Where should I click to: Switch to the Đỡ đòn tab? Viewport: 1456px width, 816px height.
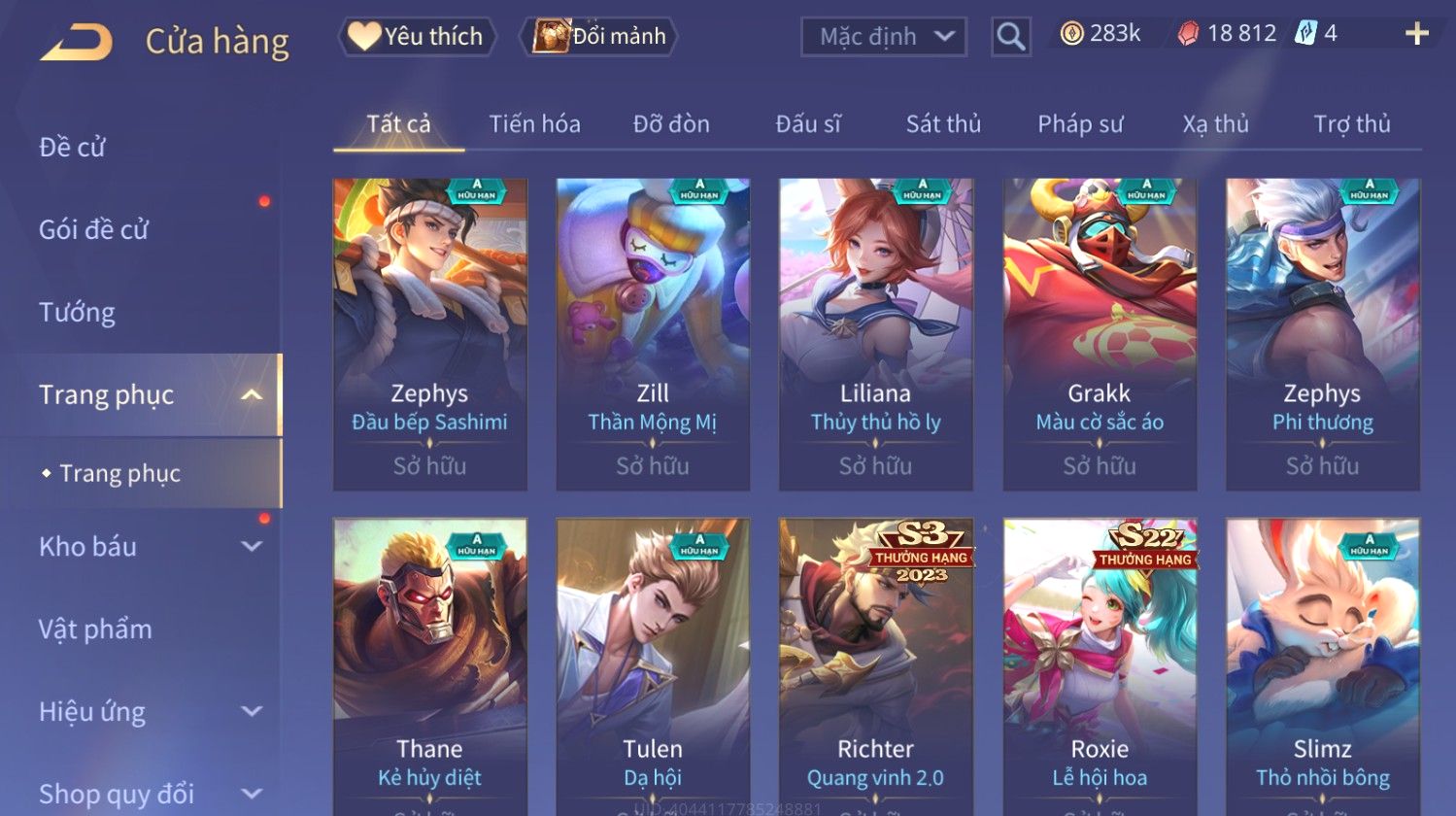point(671,124)
